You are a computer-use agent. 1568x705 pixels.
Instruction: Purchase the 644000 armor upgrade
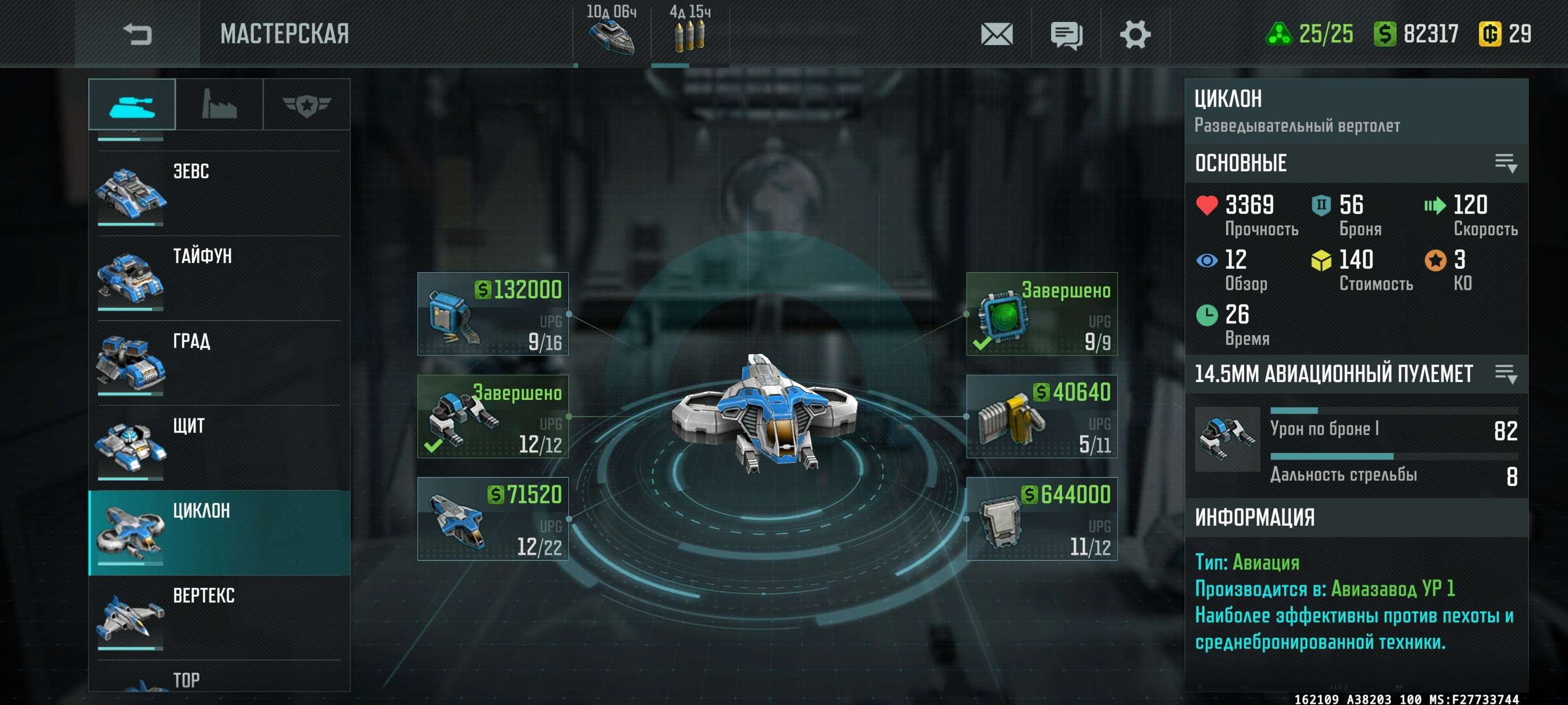[x=1041, y=519]
